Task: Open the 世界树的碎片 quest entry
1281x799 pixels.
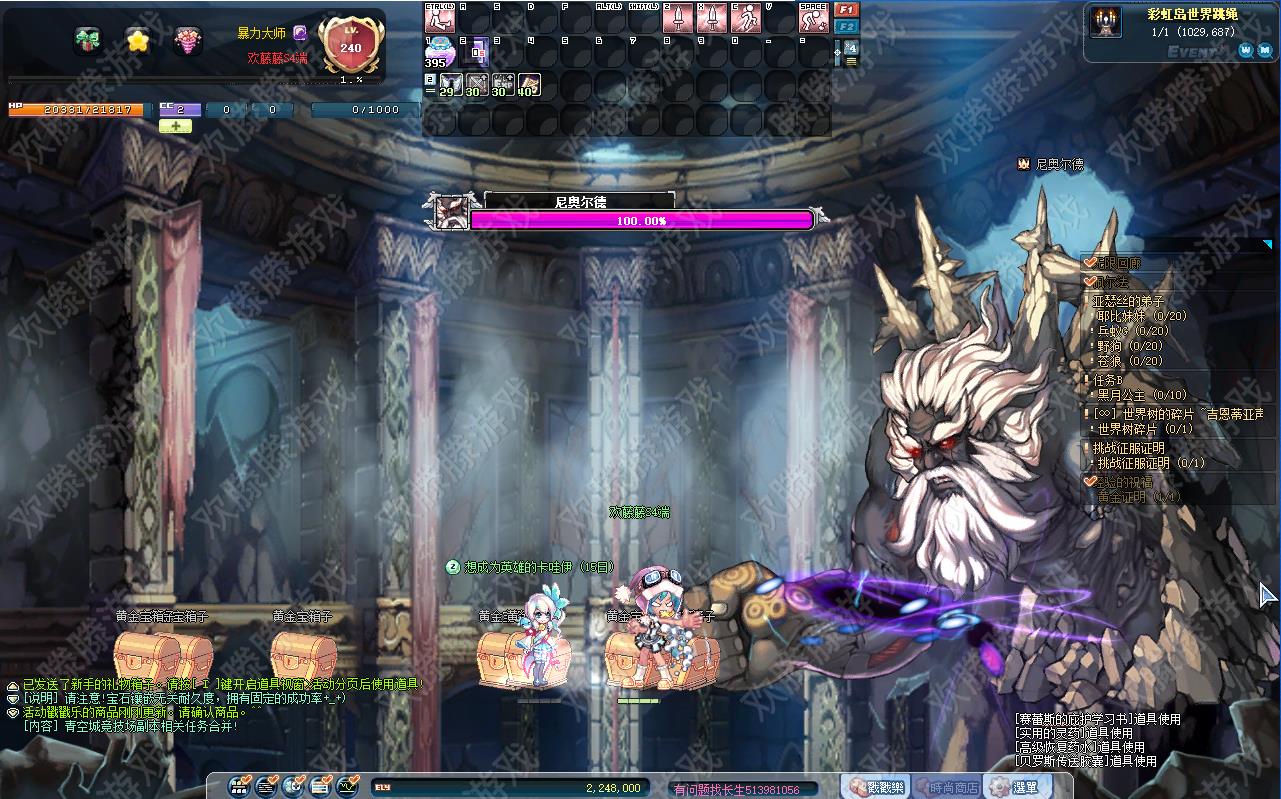Action: (1178, 414)
